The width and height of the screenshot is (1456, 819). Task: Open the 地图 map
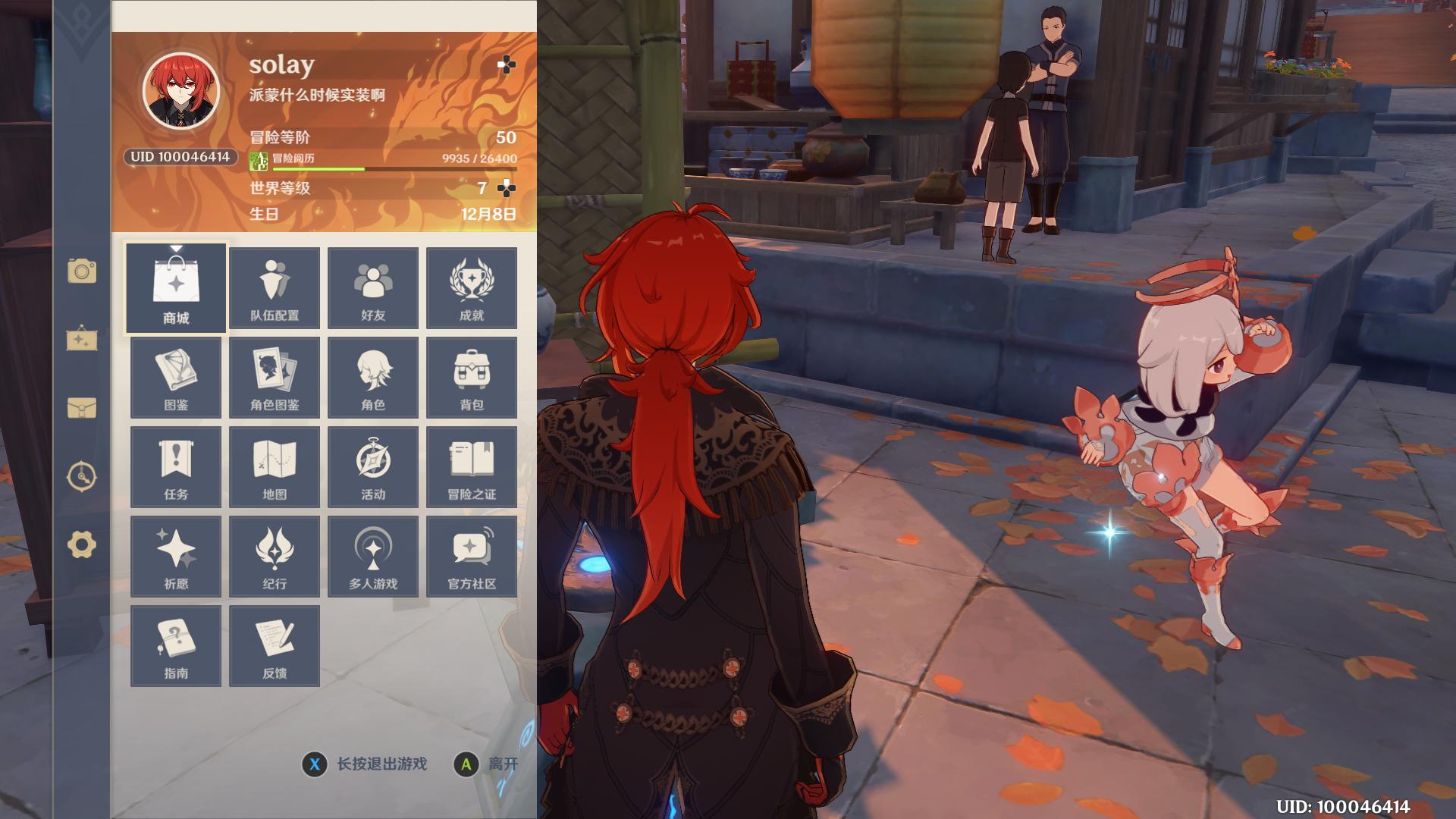[x=275, y=467]
